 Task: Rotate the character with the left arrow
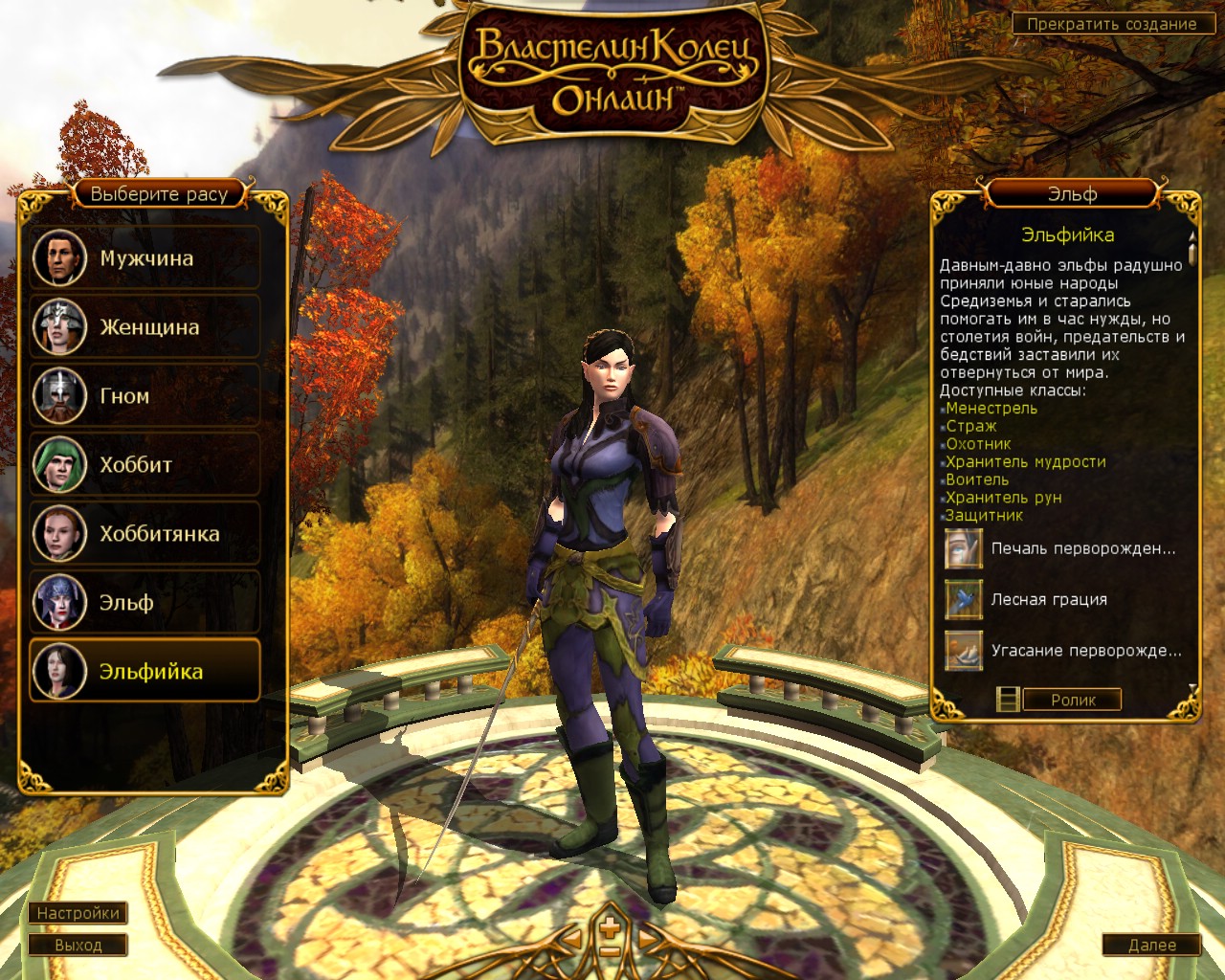click(x=573, y=939)
